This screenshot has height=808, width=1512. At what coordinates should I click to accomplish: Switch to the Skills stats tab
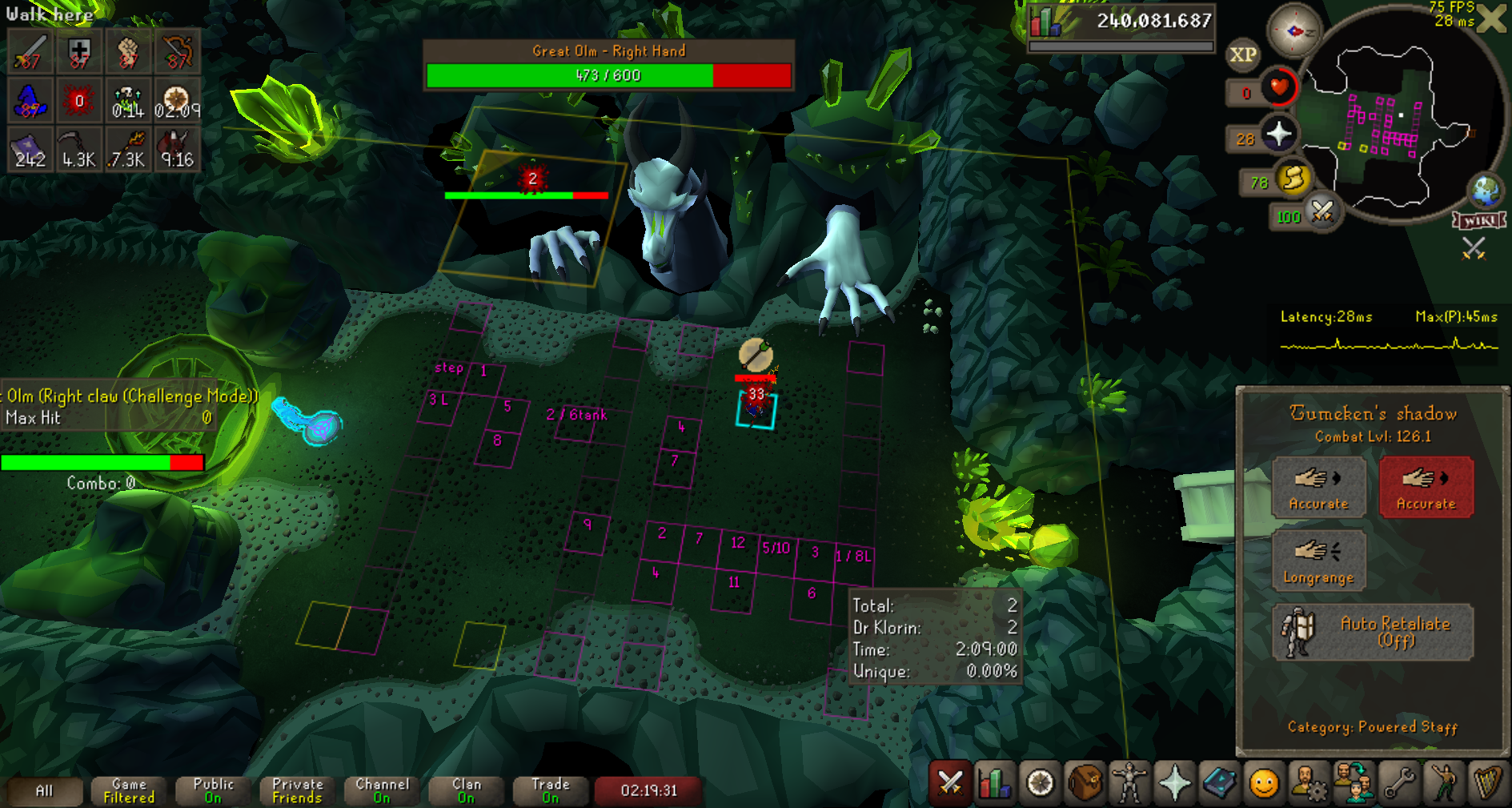tap(995, 783)
